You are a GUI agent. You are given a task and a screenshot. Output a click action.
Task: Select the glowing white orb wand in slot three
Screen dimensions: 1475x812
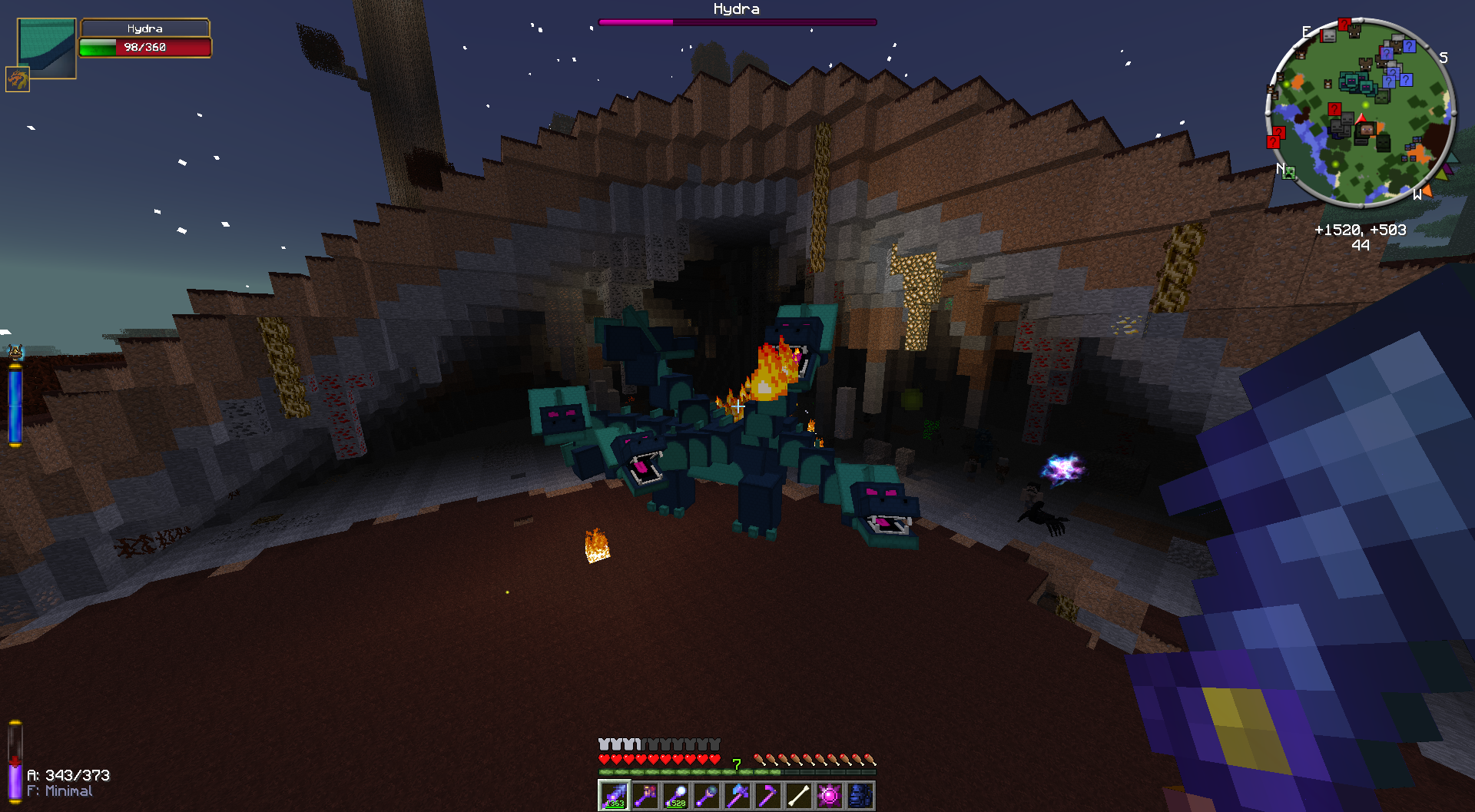(675, 795)
